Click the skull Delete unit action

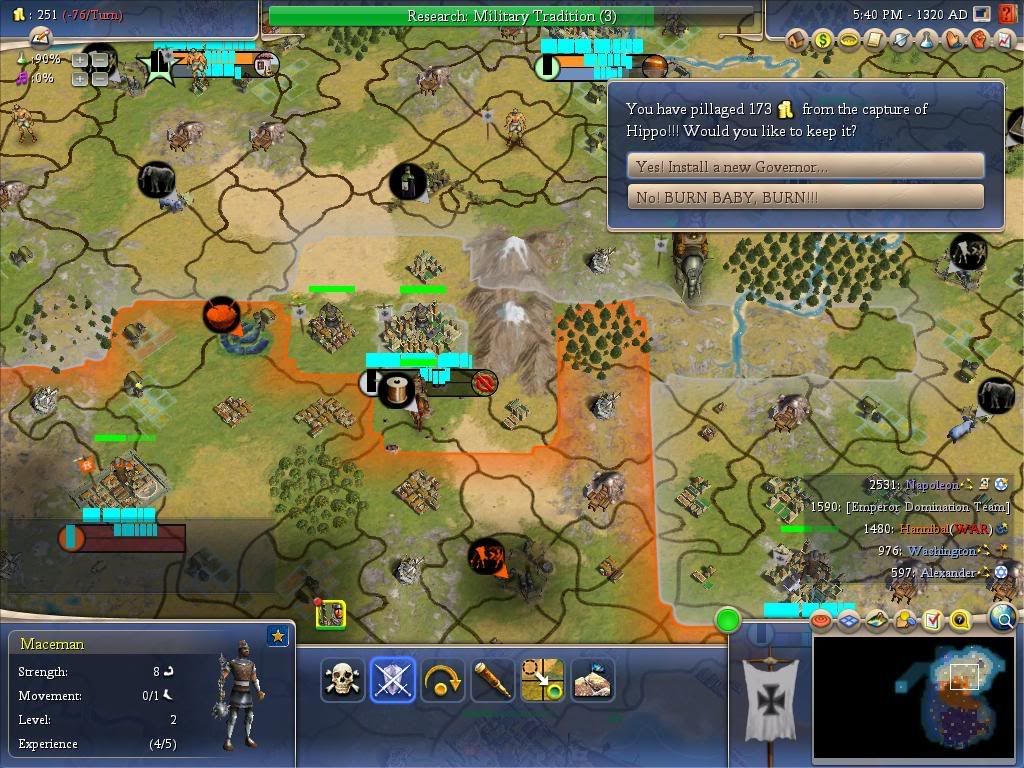(343, 680)
